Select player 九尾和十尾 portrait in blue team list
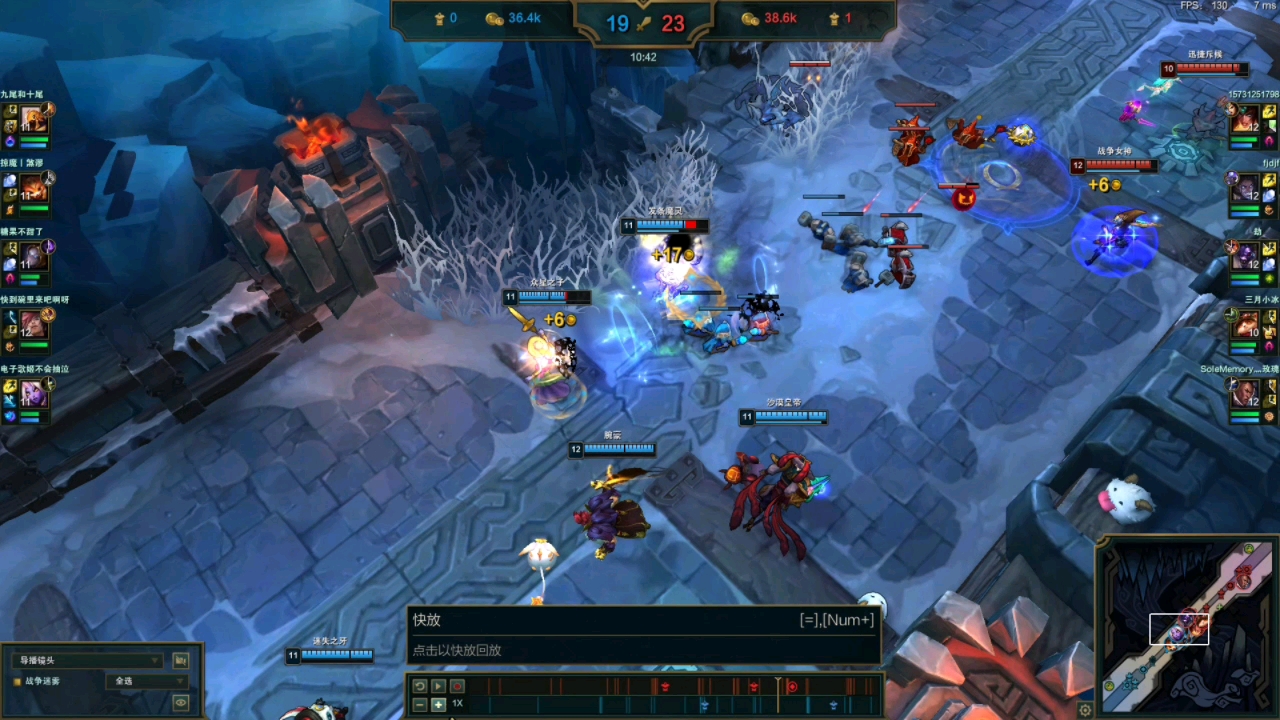1280x720 pixels. tap(33, 120)
